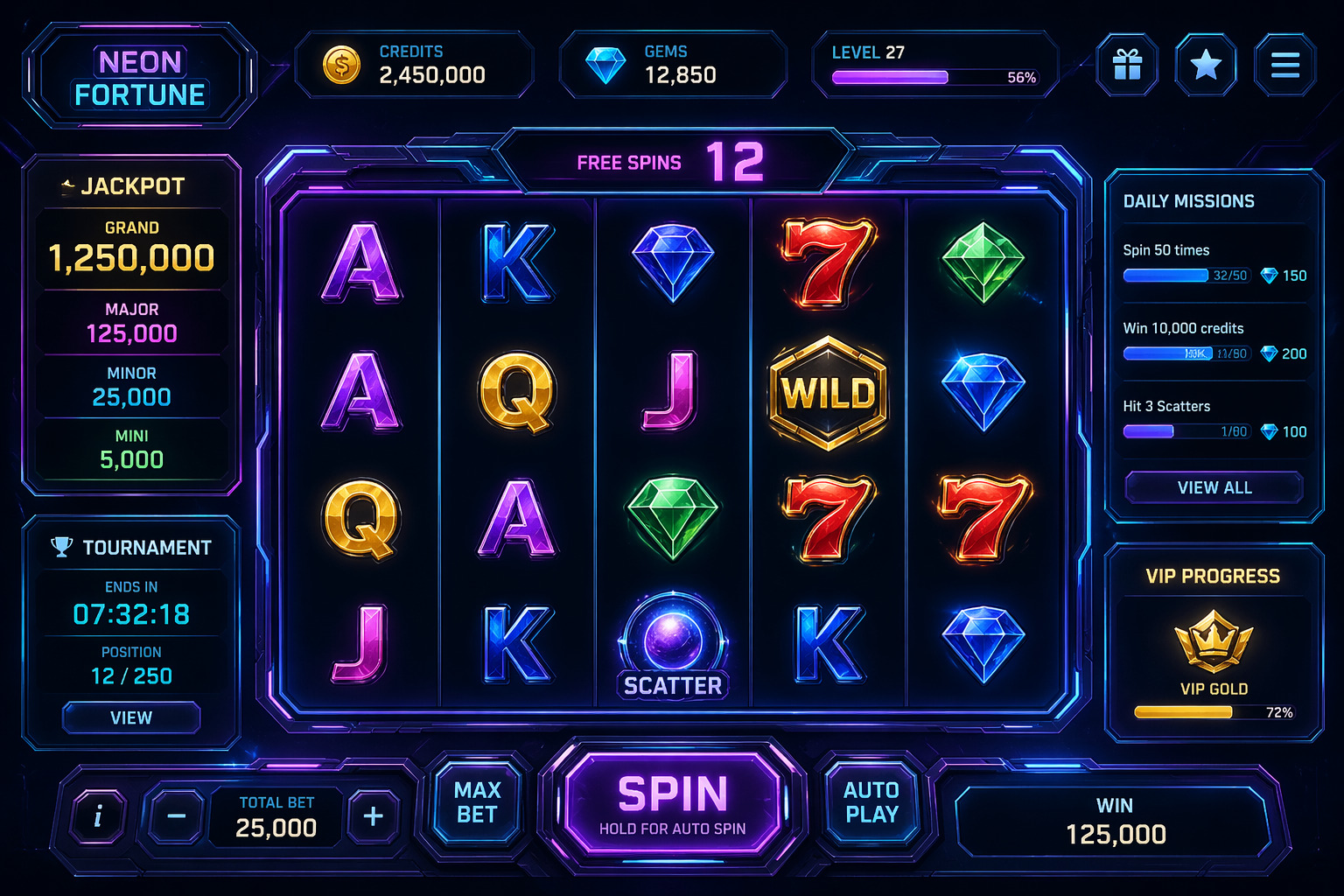
Task: Expand the Free Spins counter panel
Action: 672,161
